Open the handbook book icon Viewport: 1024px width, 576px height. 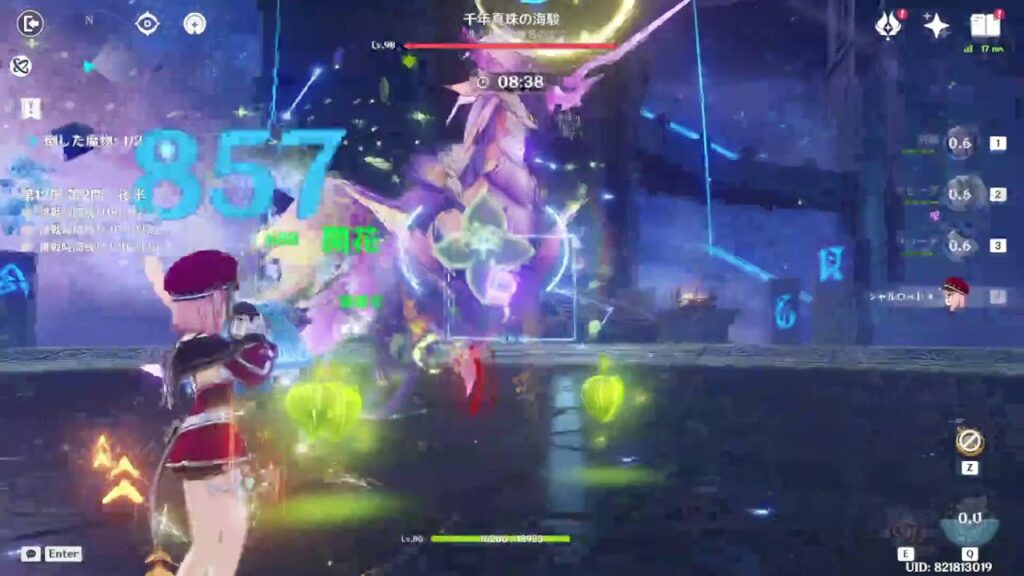984,26
